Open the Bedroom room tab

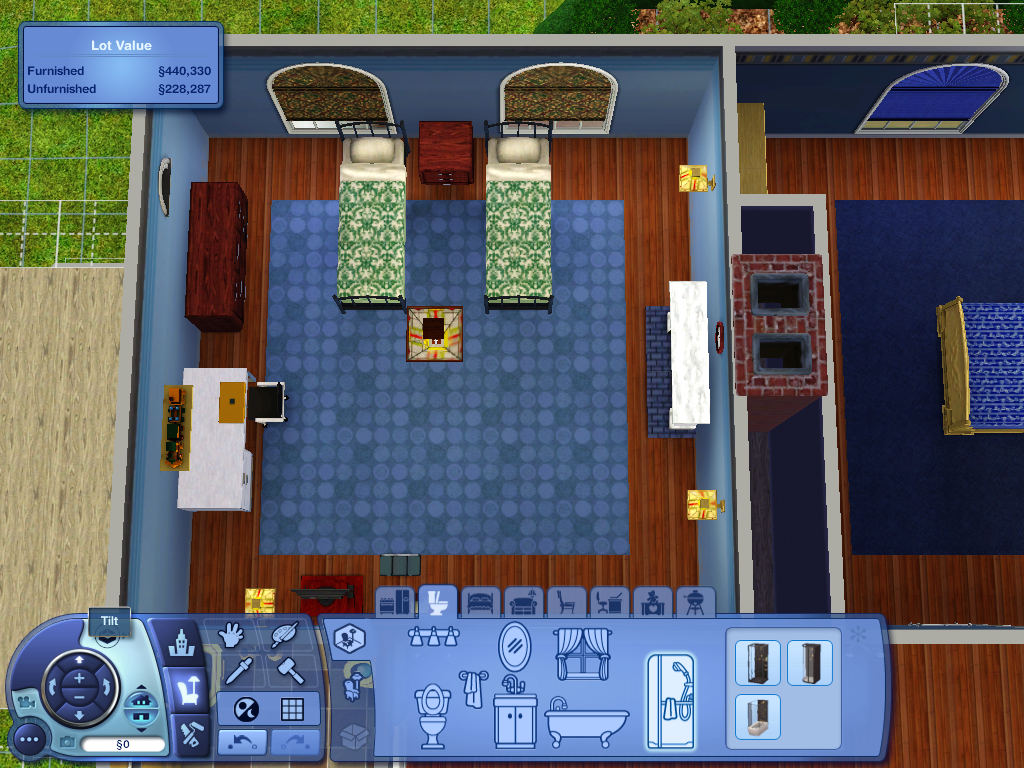pos(481,603)
